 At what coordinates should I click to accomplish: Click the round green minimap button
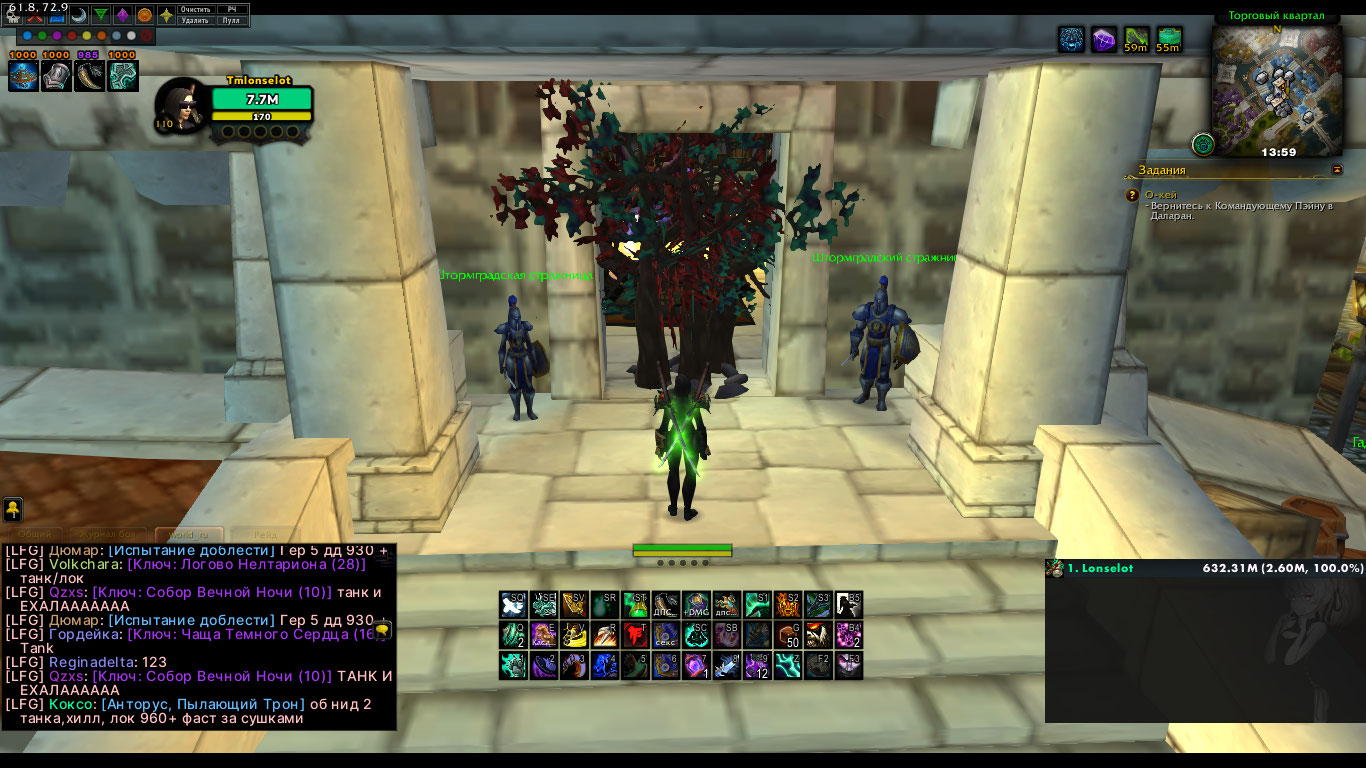[x=1204, y=144]
